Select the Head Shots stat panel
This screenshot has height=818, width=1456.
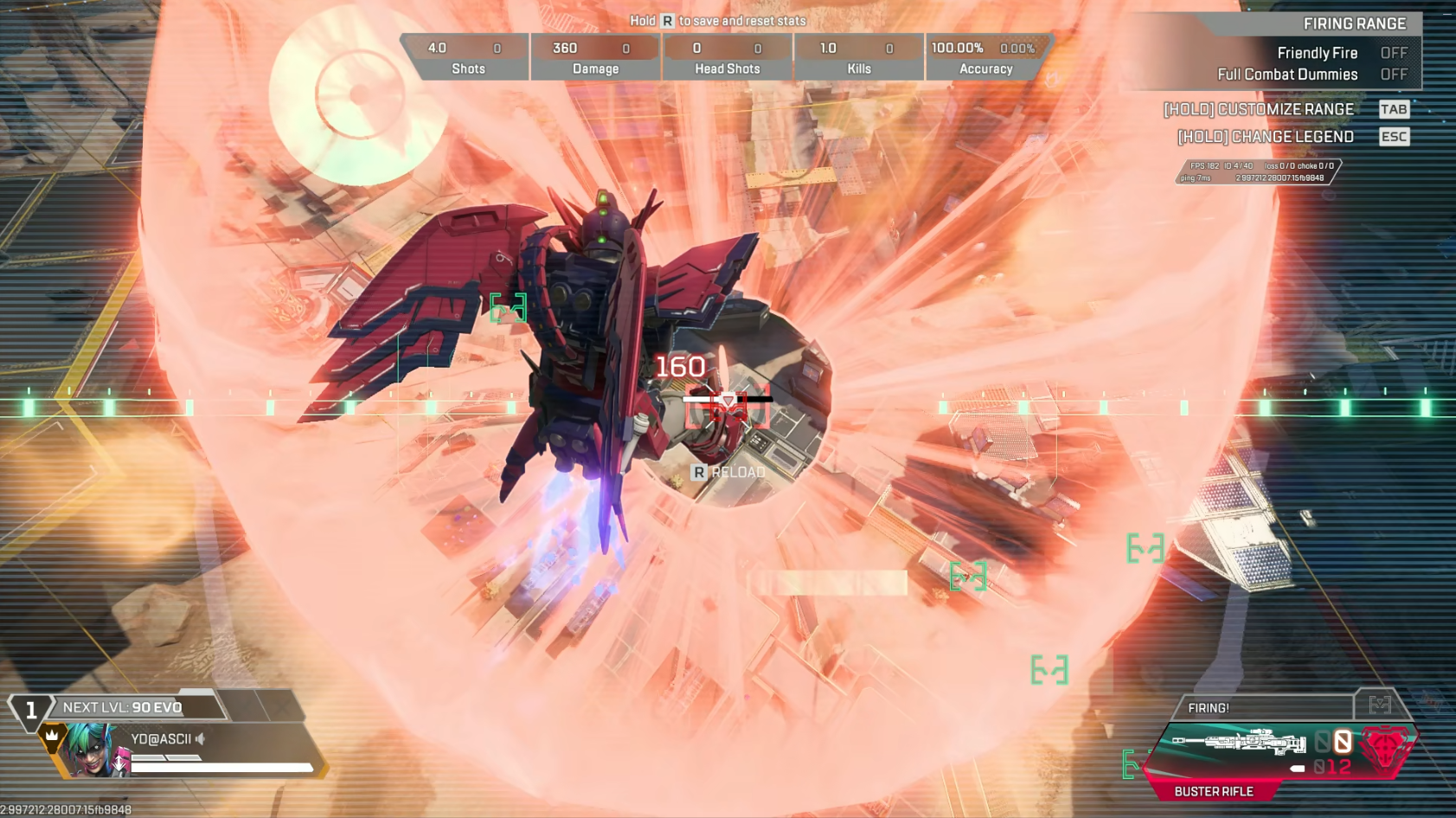point(728,57)
